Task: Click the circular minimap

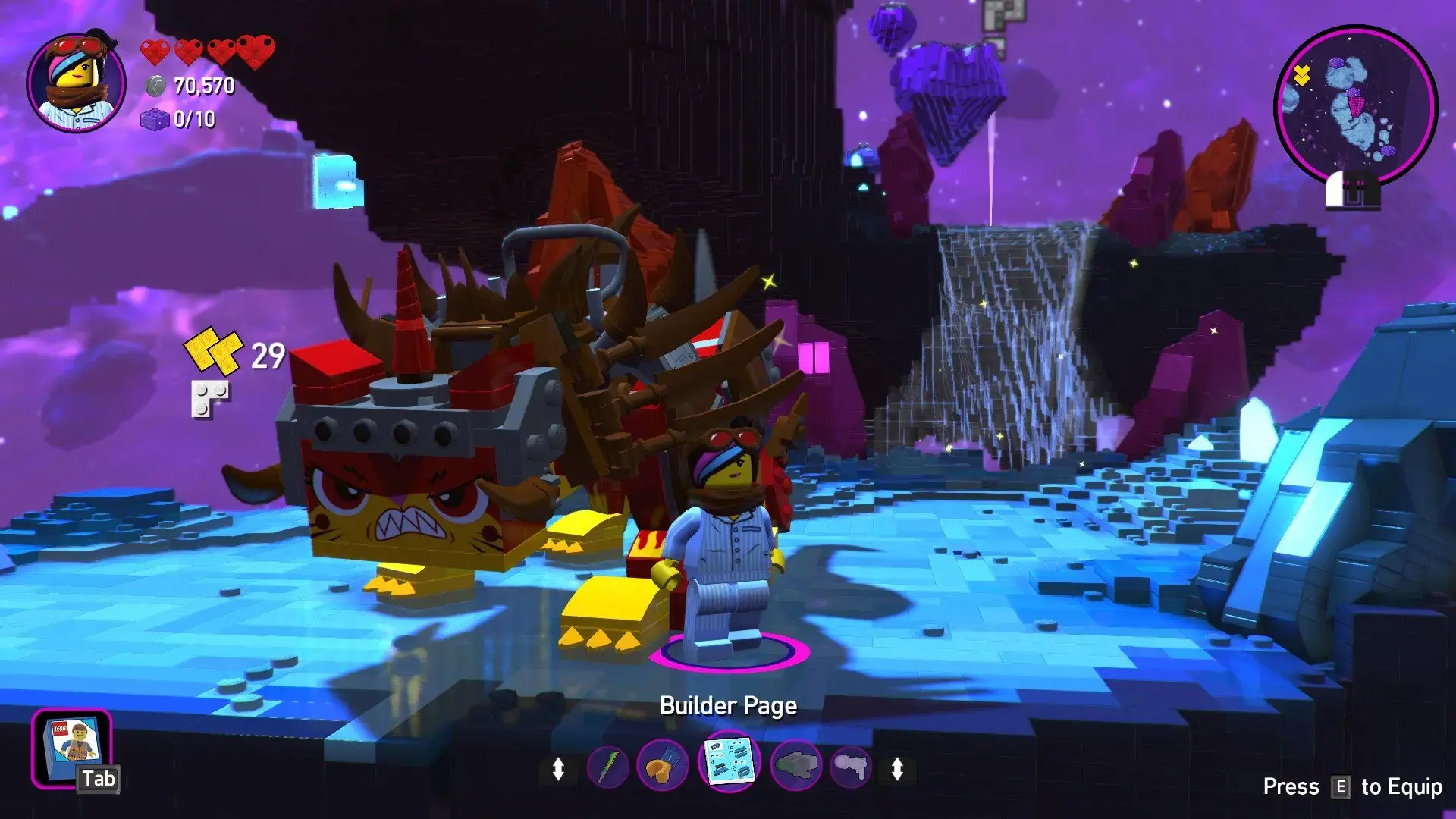Action: (x=1354, y=105)
